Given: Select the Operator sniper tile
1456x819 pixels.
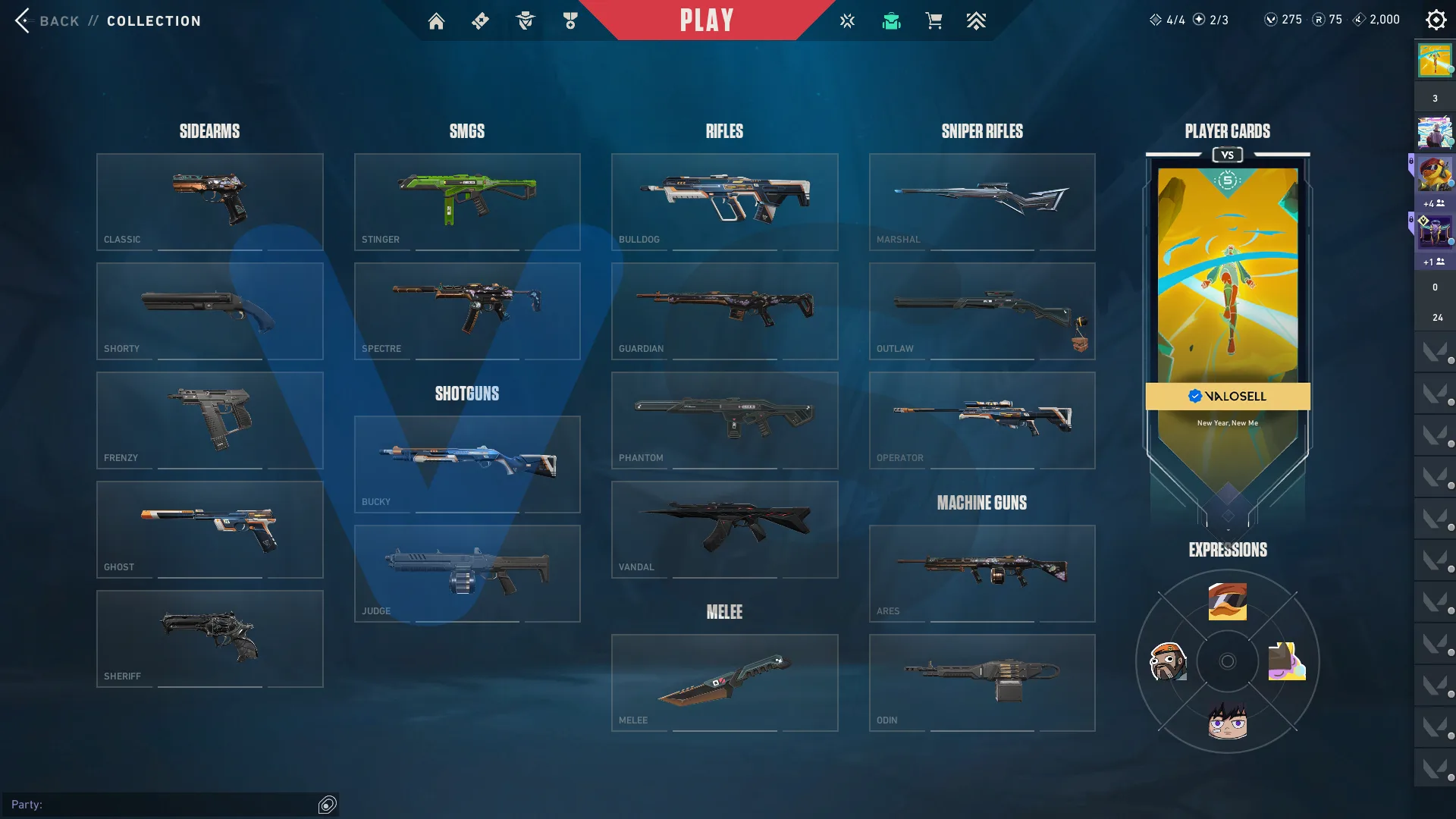Looking at the screenshot, I should click(x=982, y=420).
